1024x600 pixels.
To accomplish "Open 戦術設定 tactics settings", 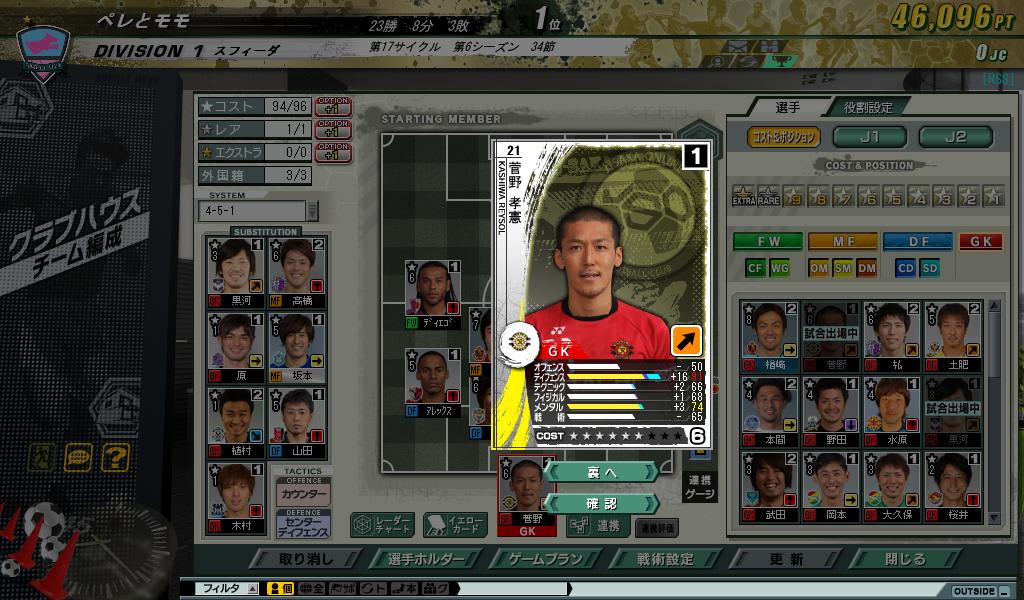I will 666,559.
